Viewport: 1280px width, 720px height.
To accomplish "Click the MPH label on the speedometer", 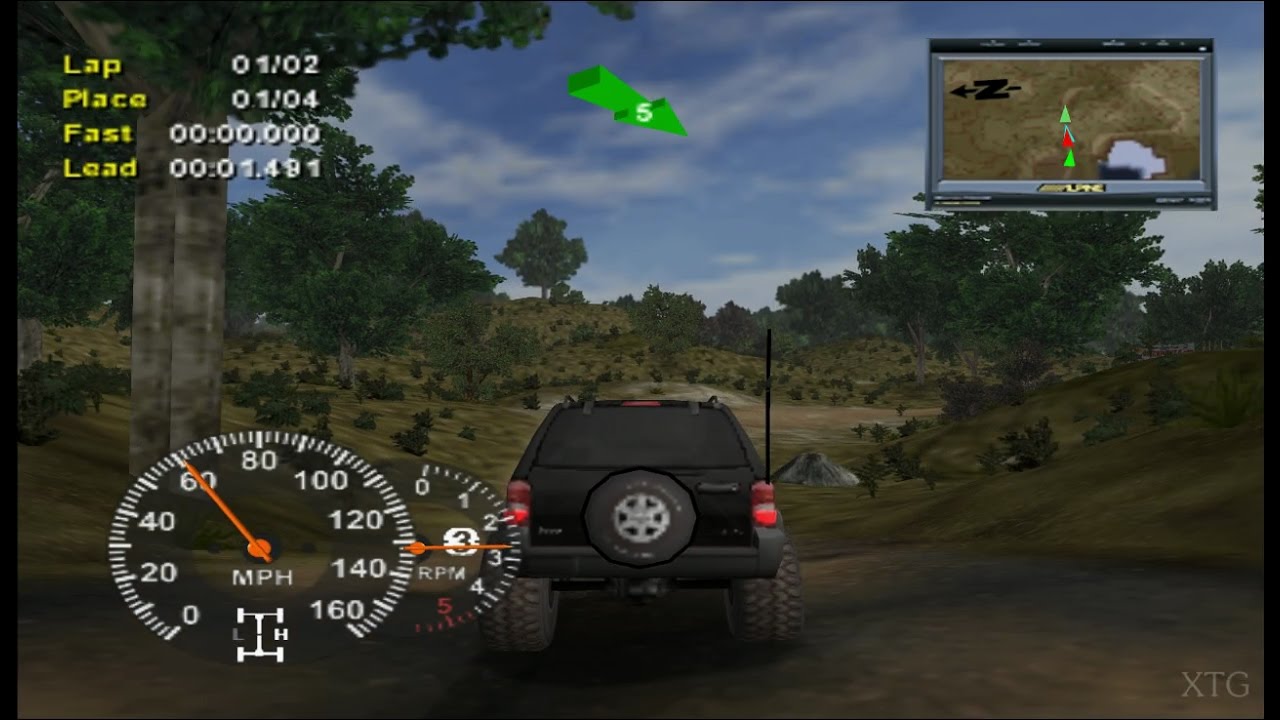I will coord(261,575).
